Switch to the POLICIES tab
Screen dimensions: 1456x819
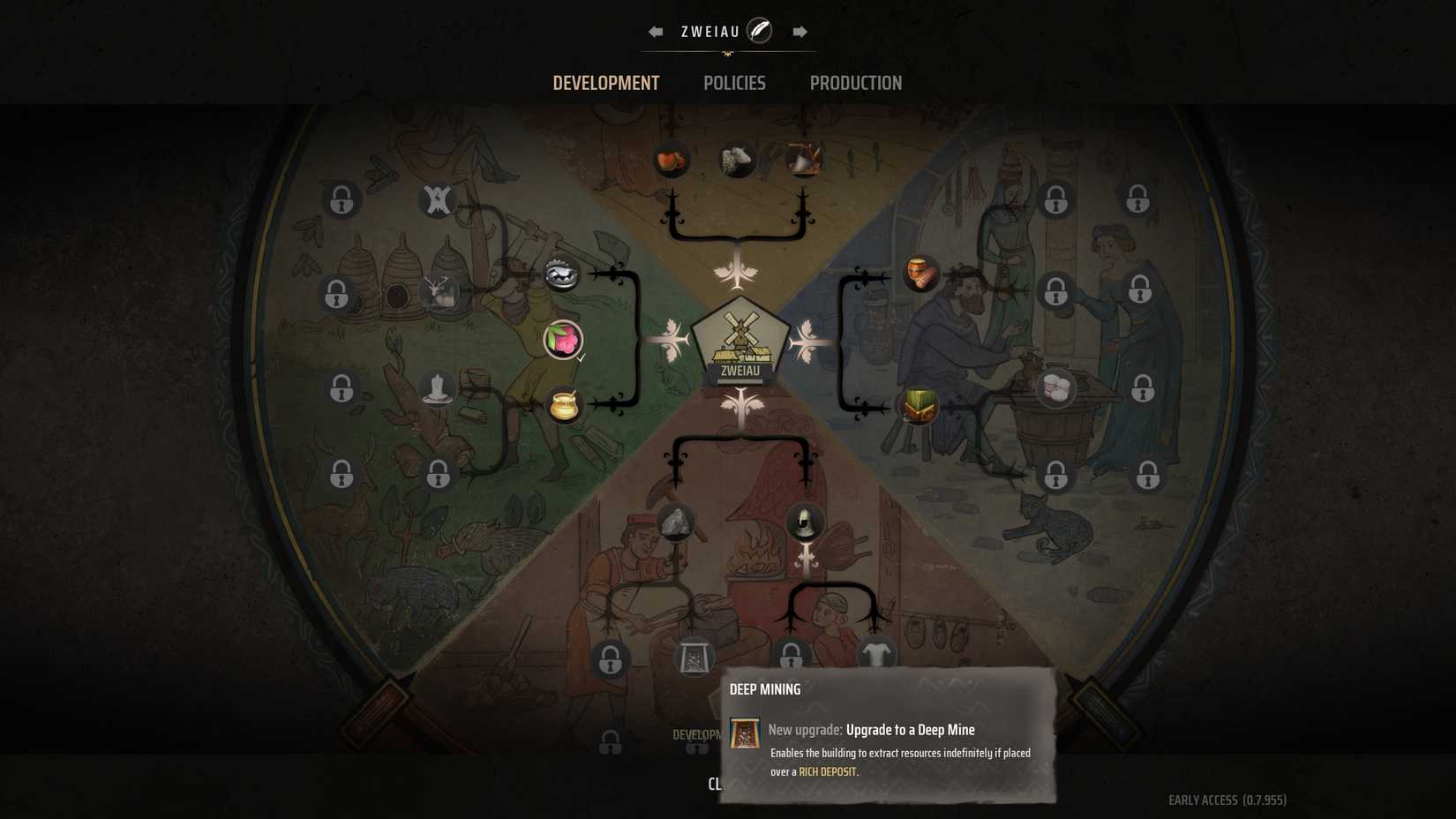734,83
